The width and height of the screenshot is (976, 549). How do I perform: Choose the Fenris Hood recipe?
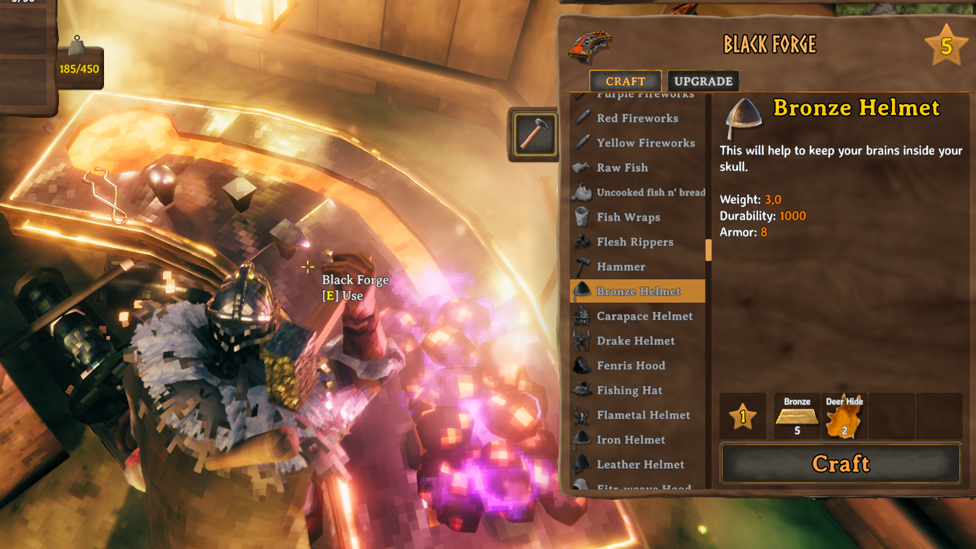[x=630, y=366]
